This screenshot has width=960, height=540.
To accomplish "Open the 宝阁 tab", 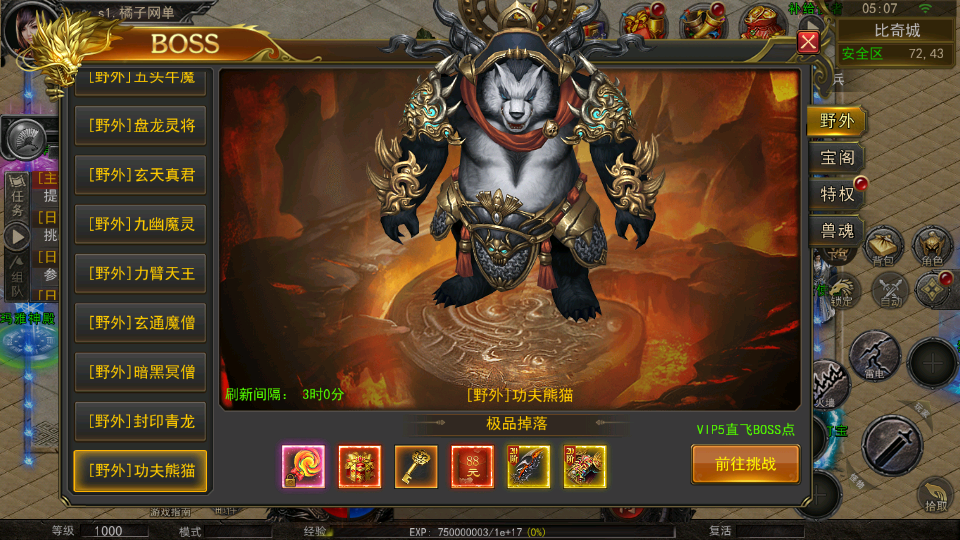I will coord(836,158).
